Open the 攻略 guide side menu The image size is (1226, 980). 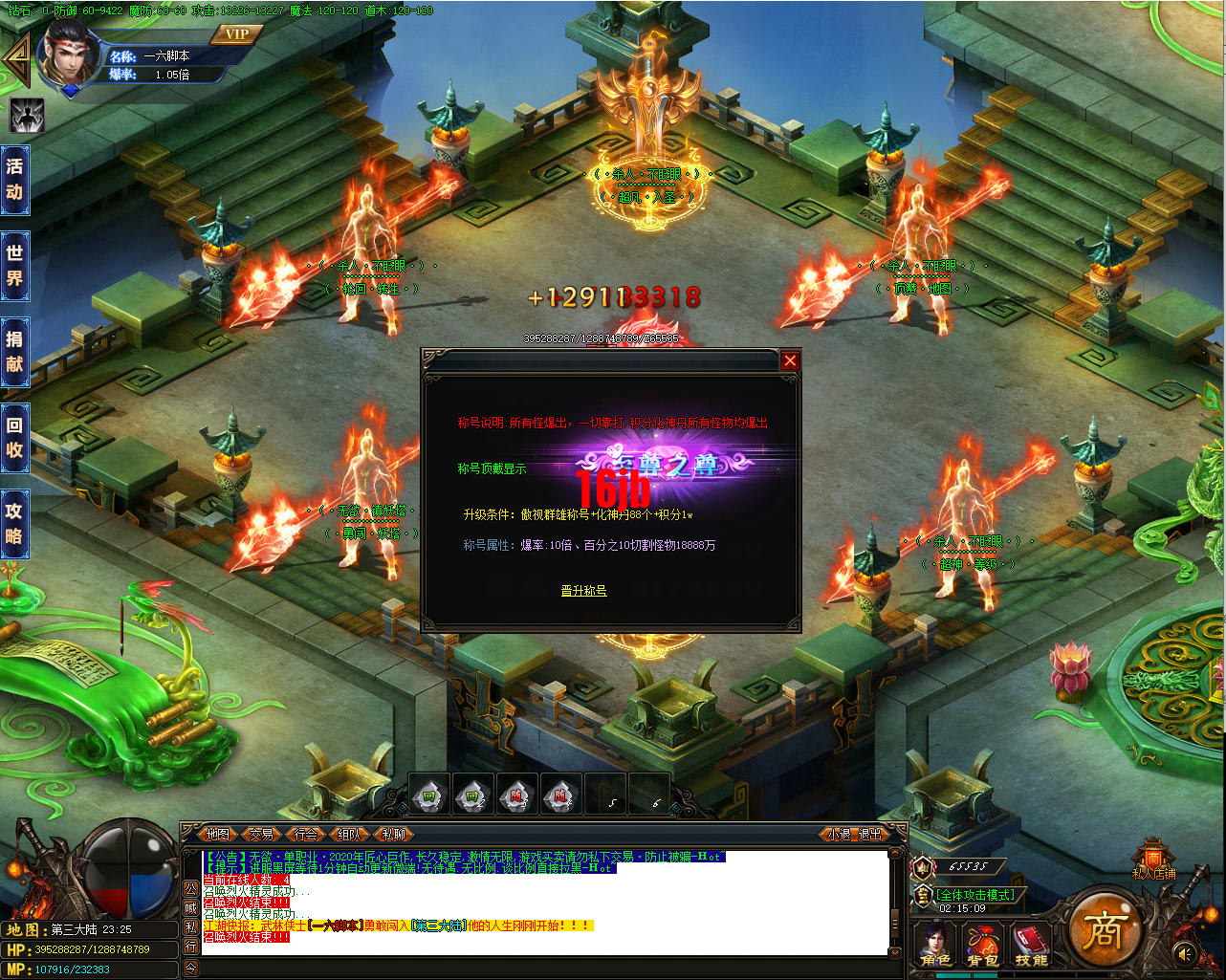click(14, 523)
